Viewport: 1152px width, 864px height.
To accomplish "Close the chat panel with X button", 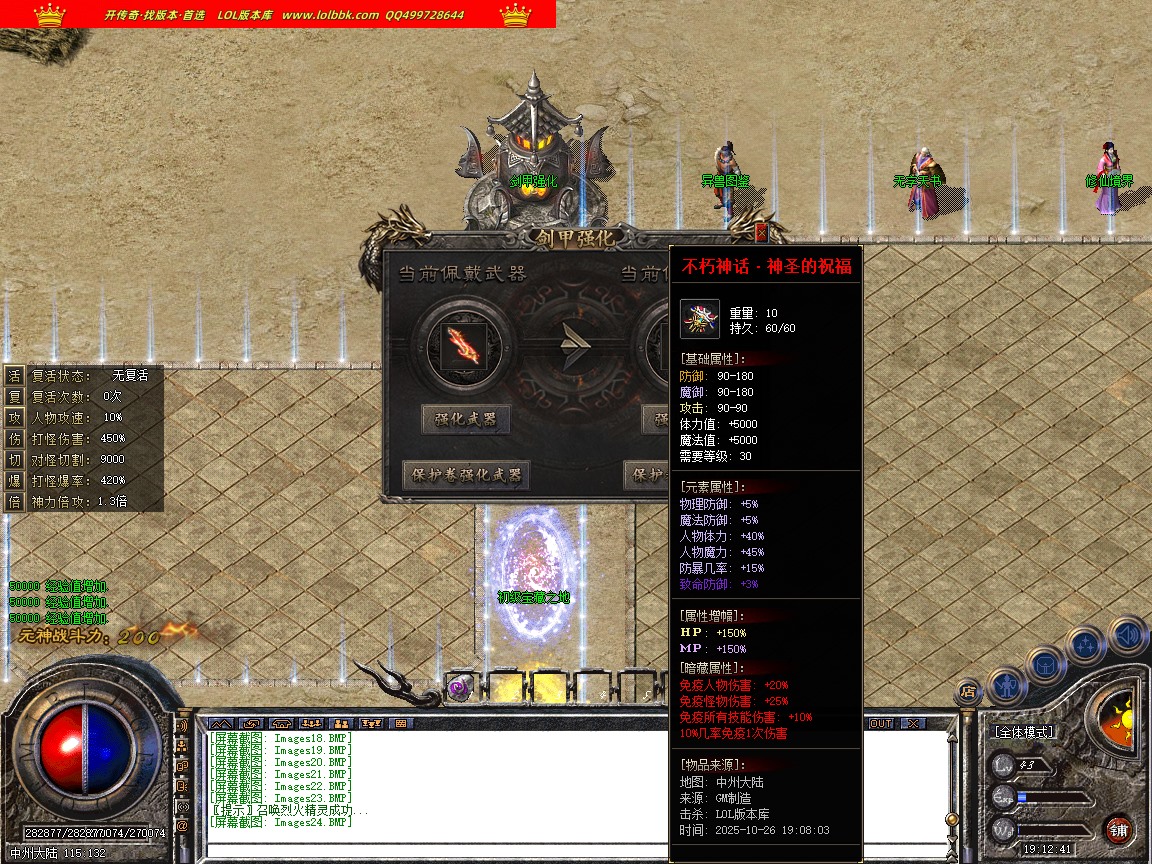I will pyautogui.click(x=913, y=723).
